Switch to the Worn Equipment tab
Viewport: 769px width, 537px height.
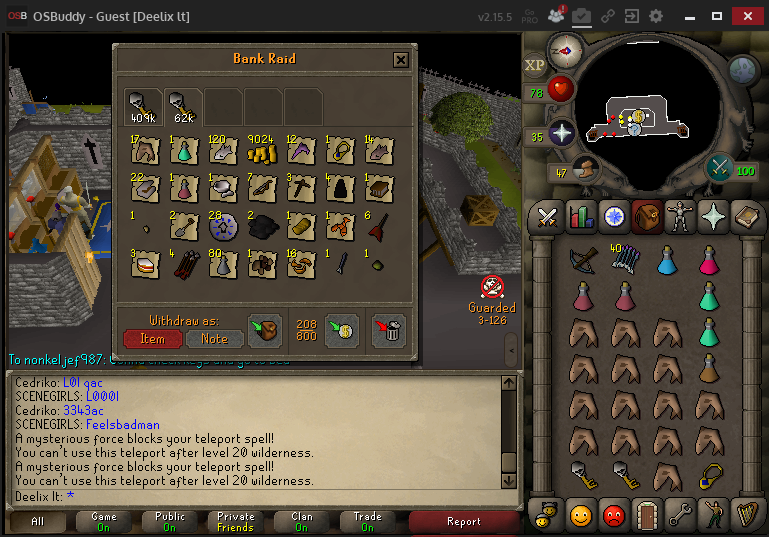pos(679,216)
